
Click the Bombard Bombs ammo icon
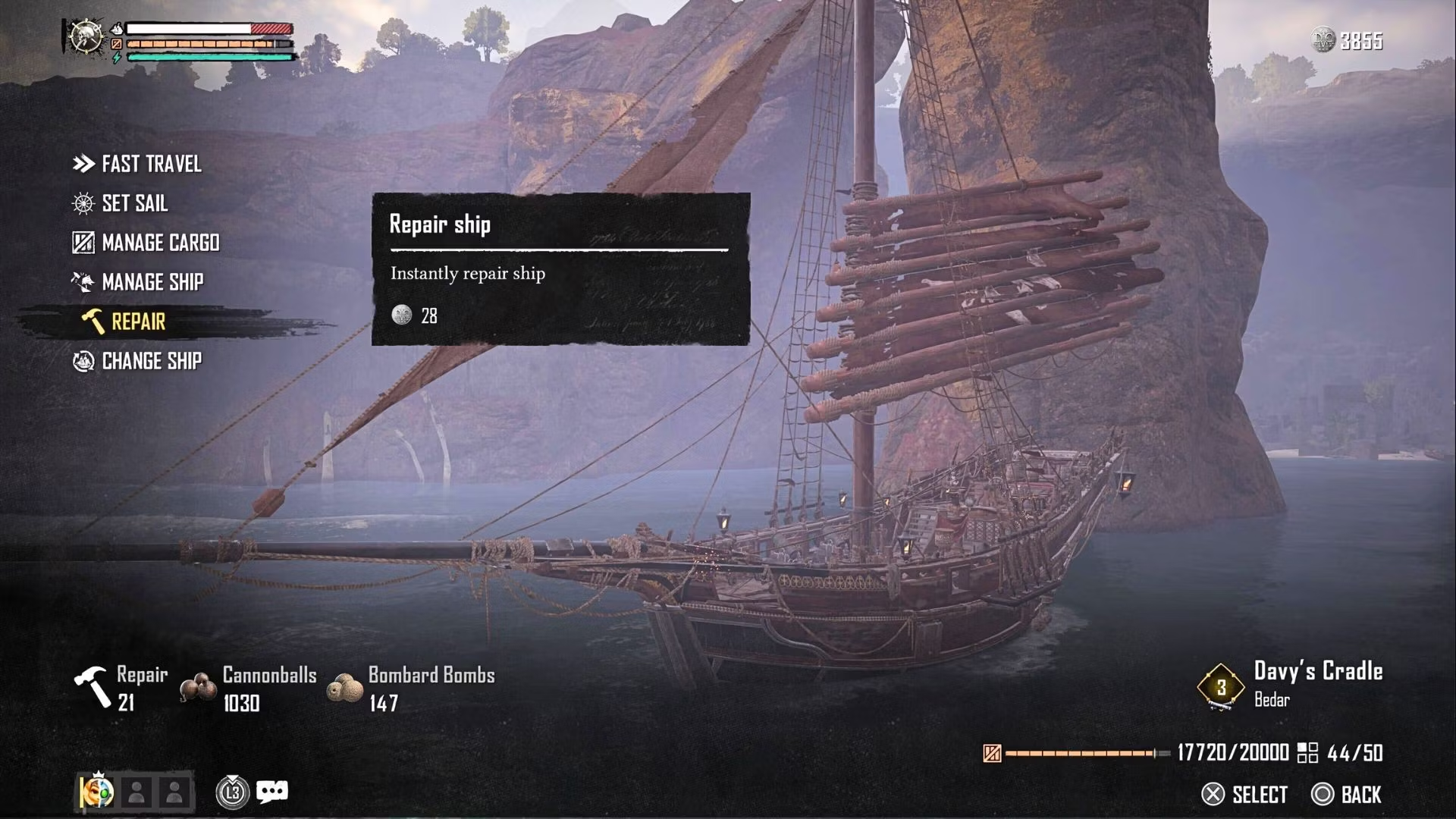[344, 689]
